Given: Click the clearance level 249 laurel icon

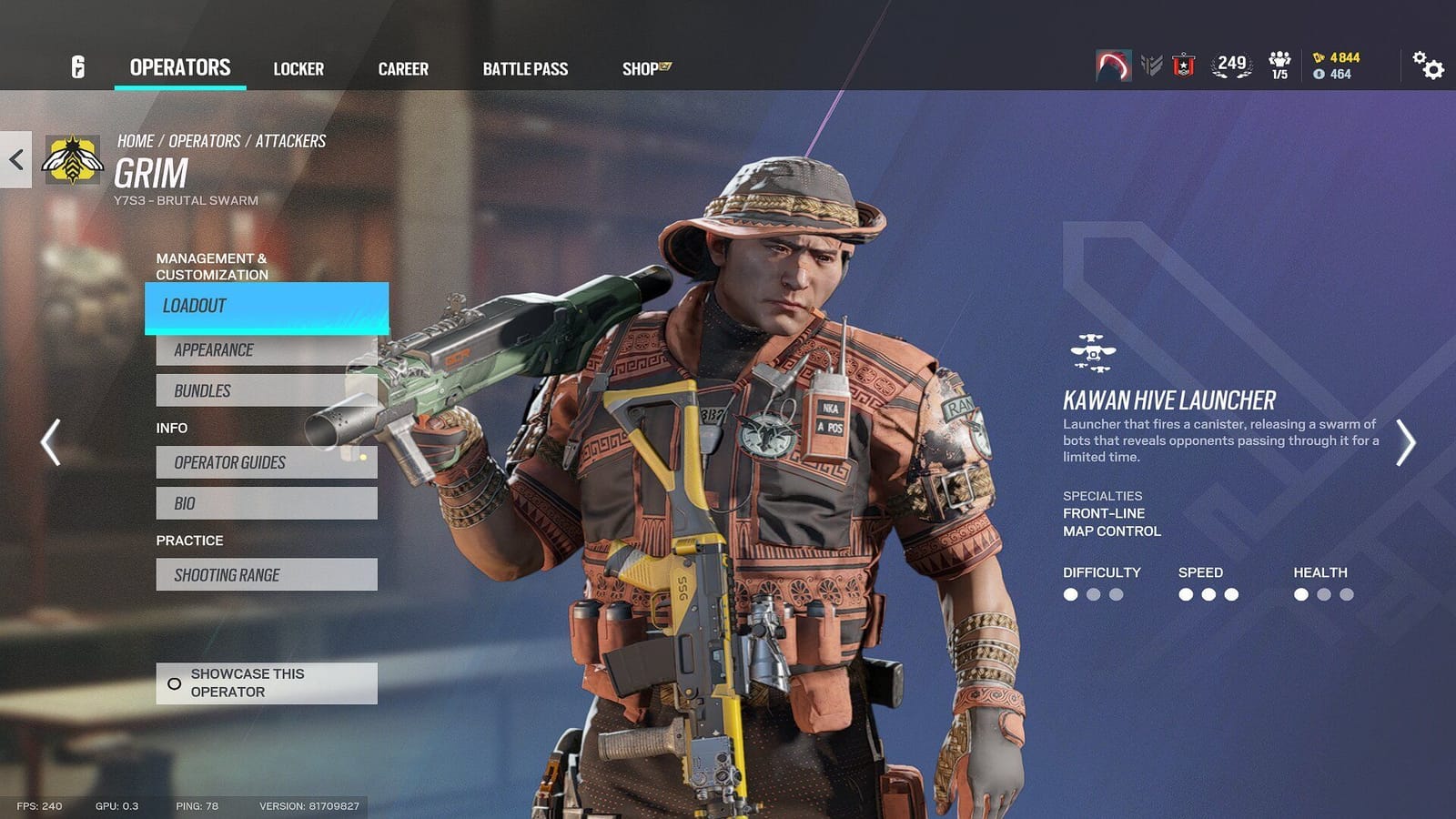Looking at the screenshot, I should click(x=1230, y=64).
